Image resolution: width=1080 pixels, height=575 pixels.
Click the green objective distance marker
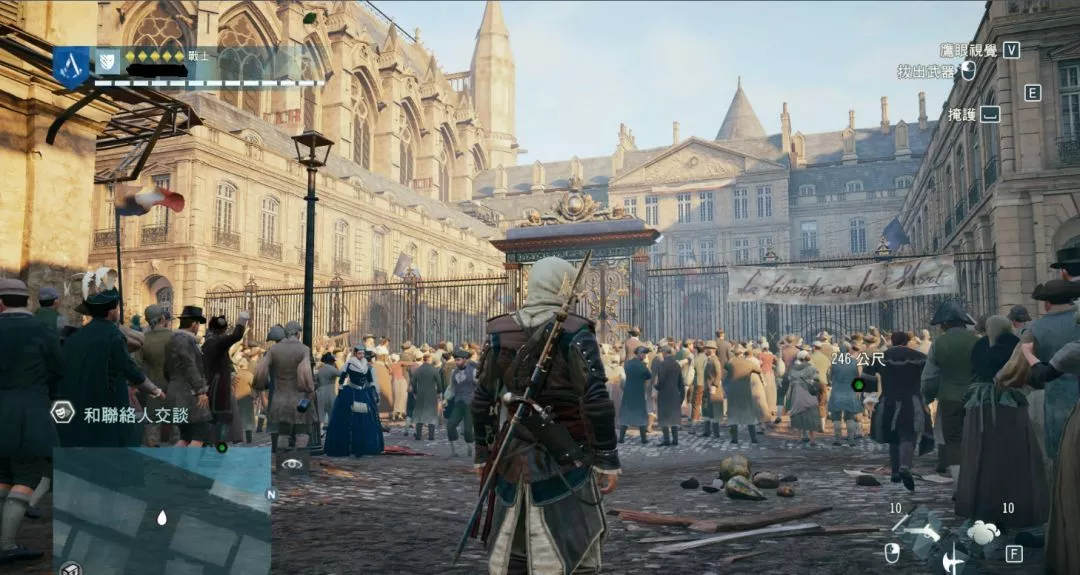857,385
